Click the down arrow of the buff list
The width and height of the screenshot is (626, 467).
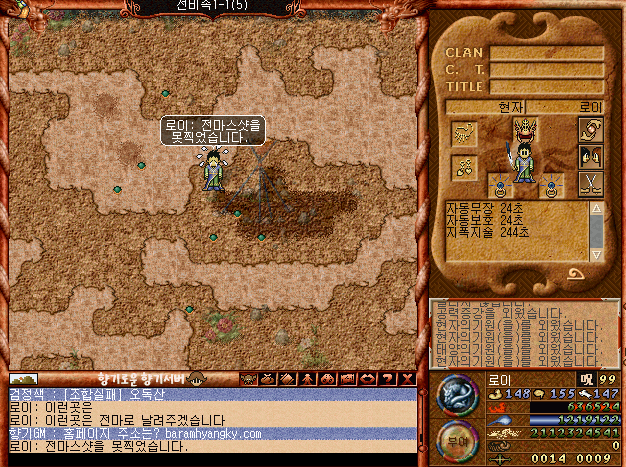[x=597, y=252]
